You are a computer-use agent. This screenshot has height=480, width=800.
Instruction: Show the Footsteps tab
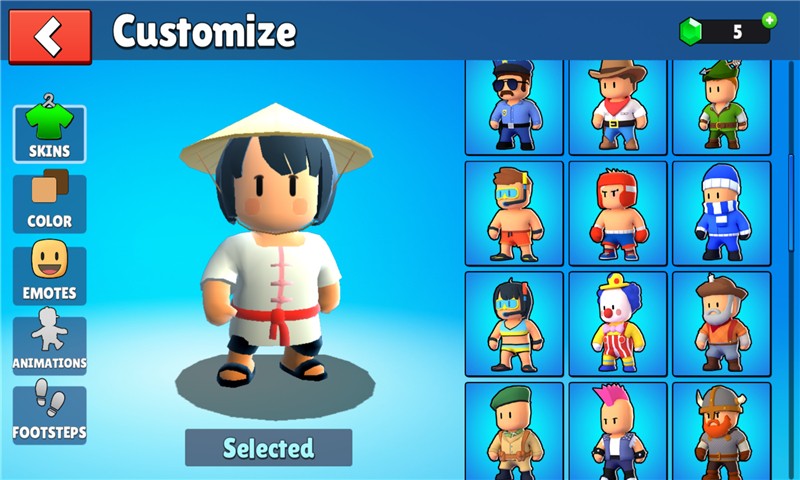pyautogui.click(x=49, y=415)
